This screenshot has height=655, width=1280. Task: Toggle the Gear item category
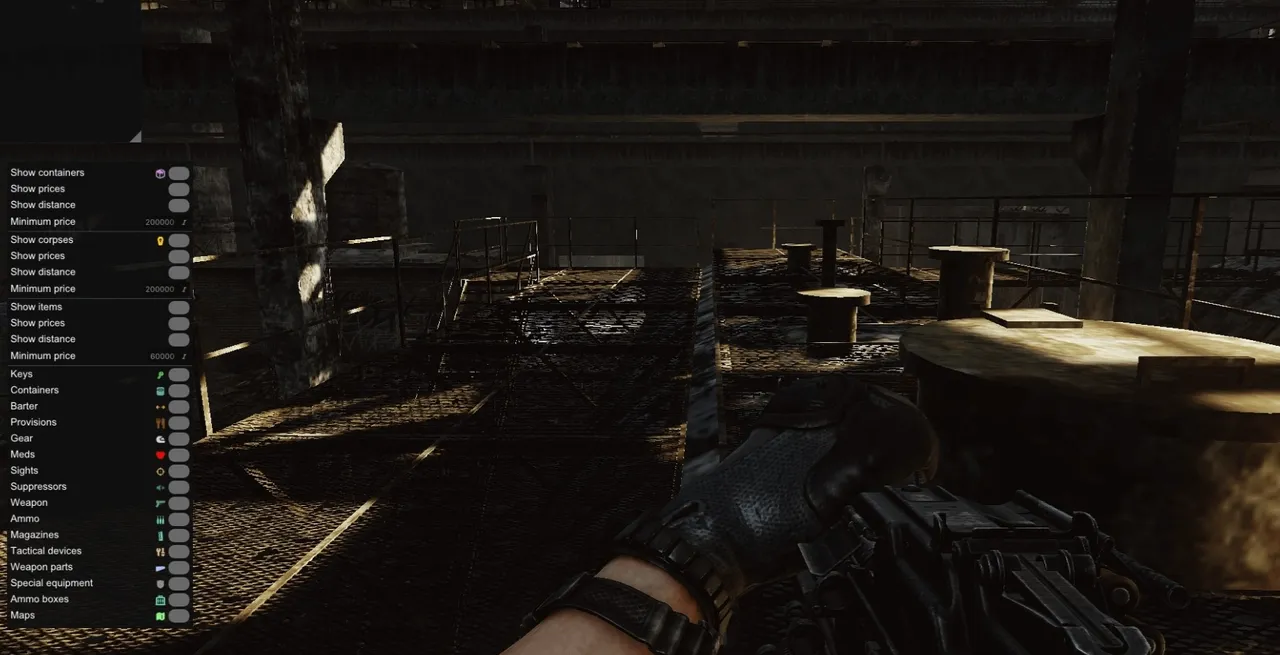[x=179, y=438]
